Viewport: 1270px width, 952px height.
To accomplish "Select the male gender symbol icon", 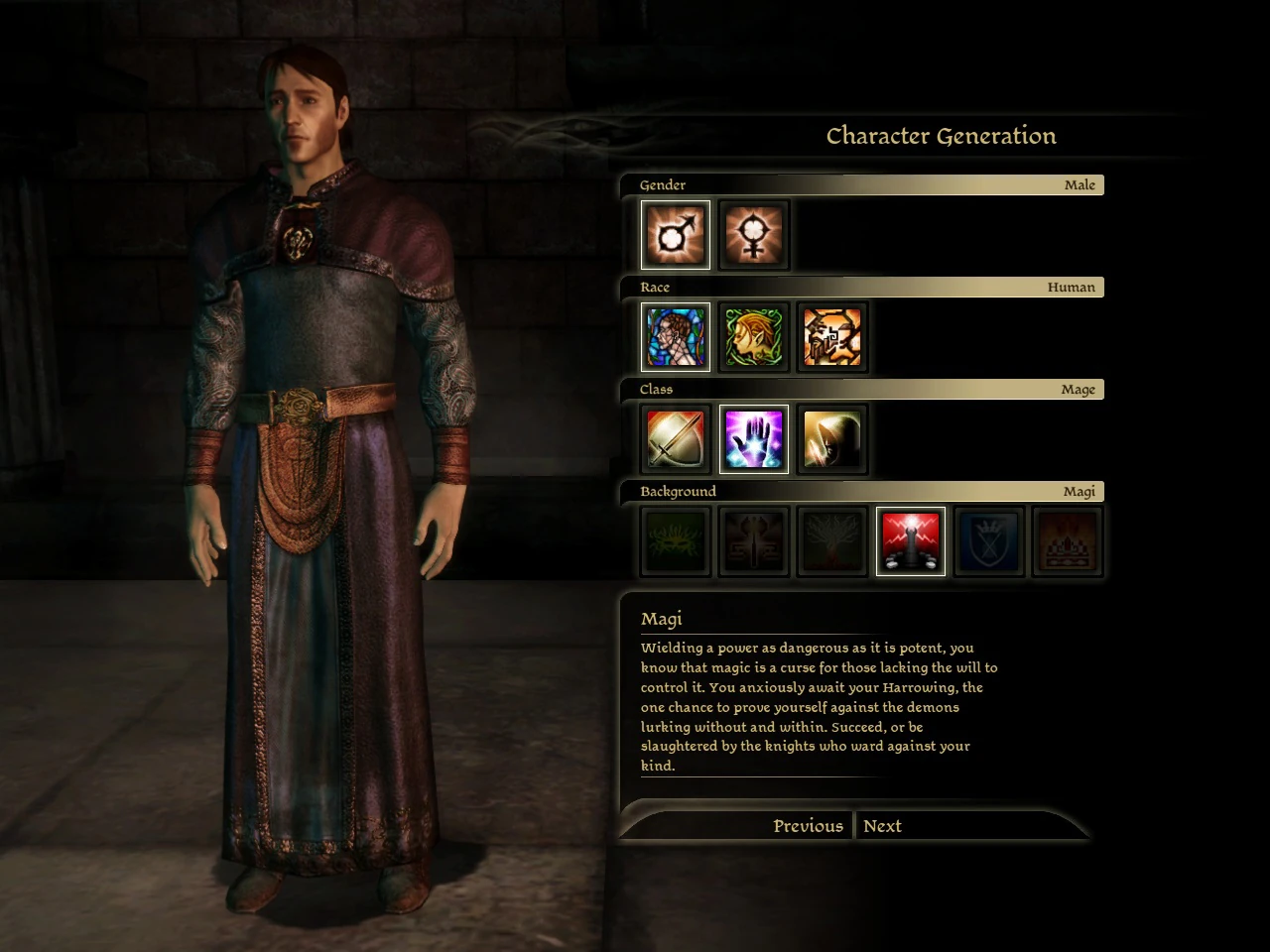I will coord(675,235).
